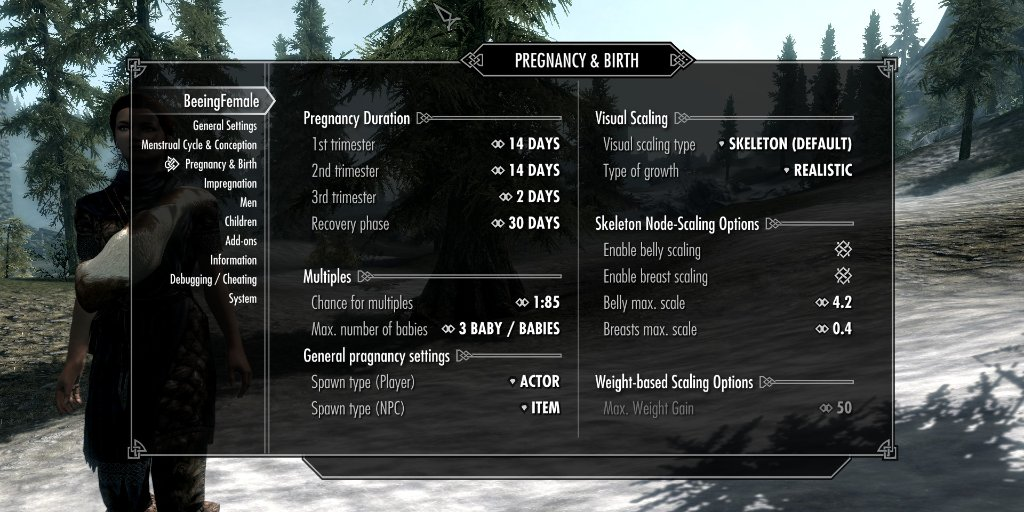Select Menstrual Cycle & Conception page
Screen dimensions: 1024x512
pos(199,145)
